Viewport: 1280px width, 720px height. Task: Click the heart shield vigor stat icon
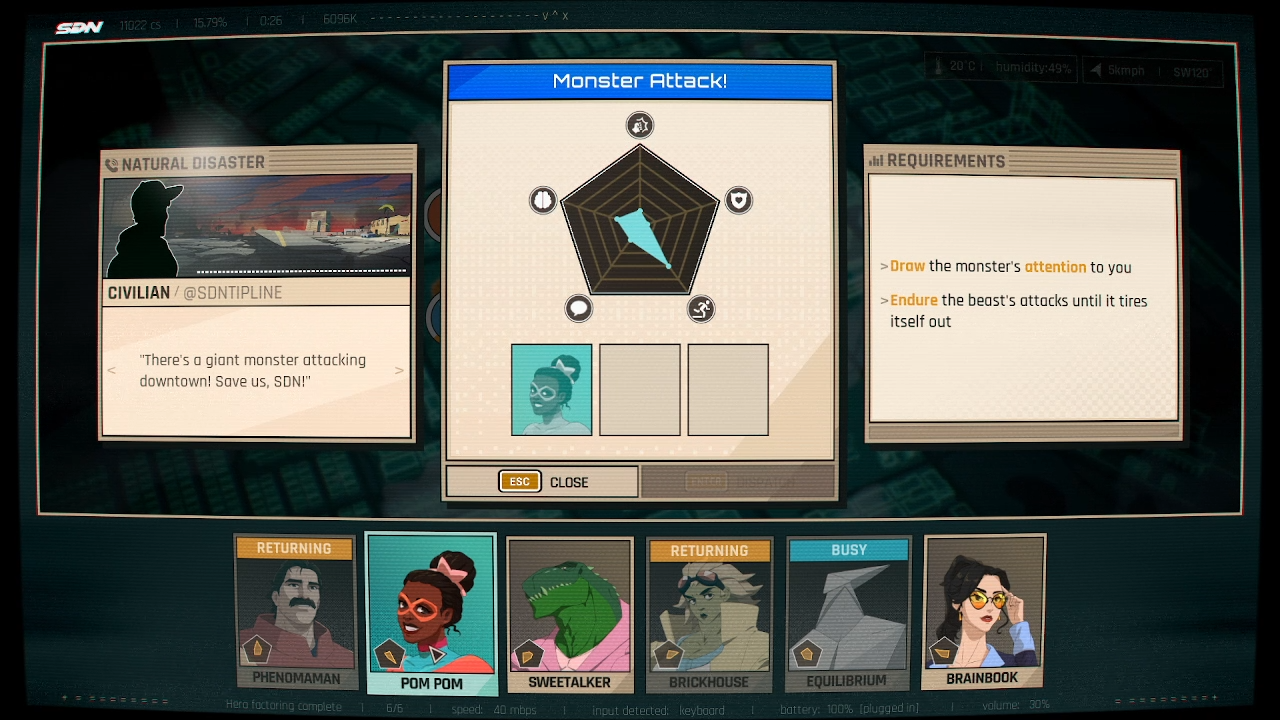738,200
